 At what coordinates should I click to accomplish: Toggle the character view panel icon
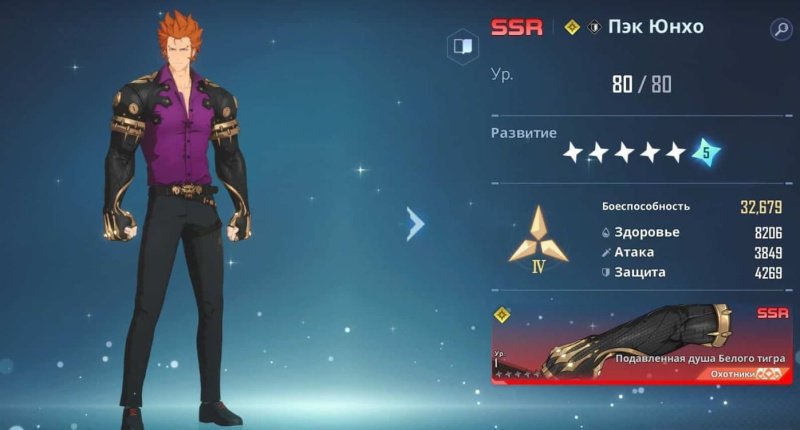tap(461, 47)
